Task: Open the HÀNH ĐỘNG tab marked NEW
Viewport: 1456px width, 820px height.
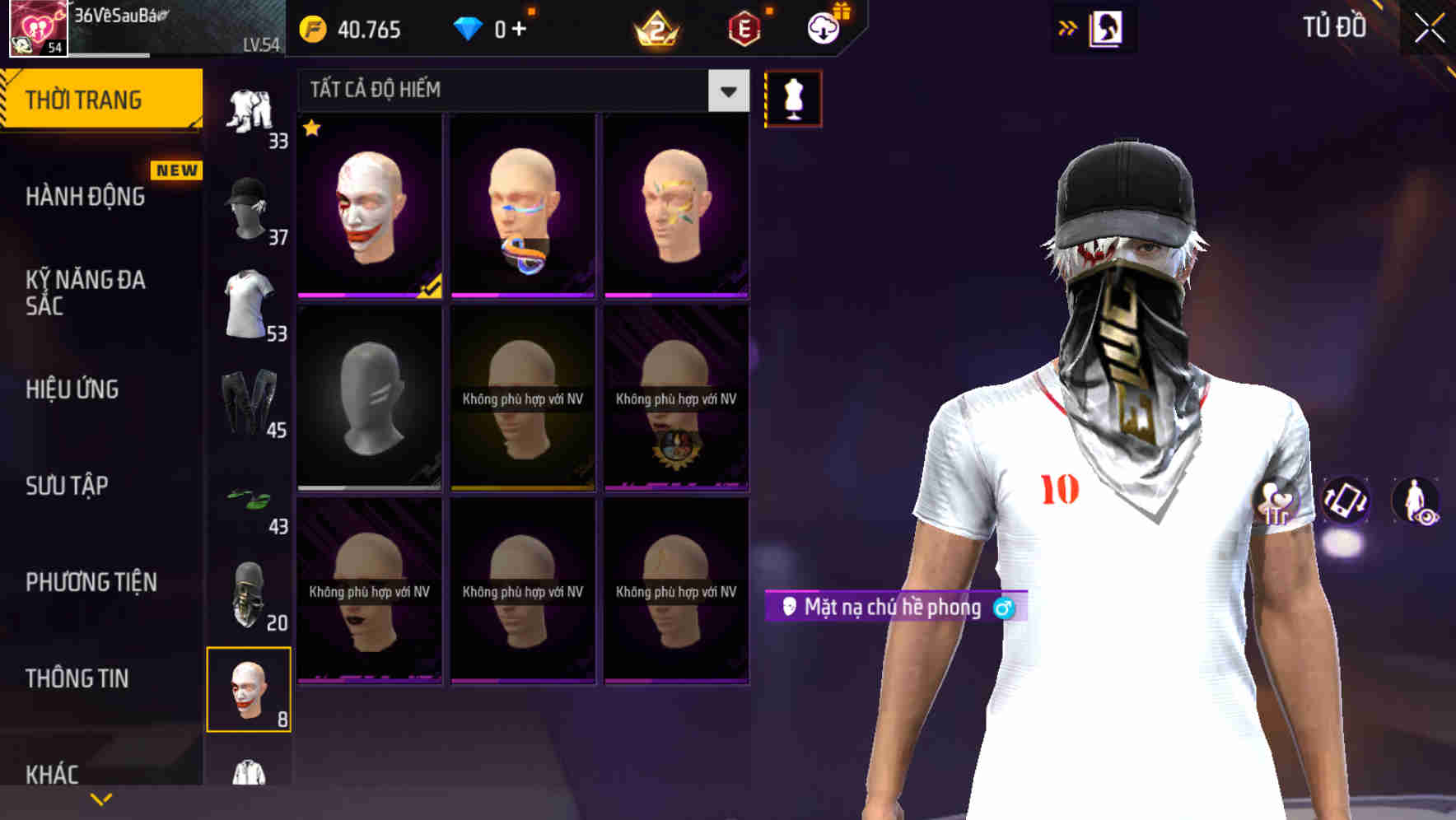Action: (x=84, y=196)
